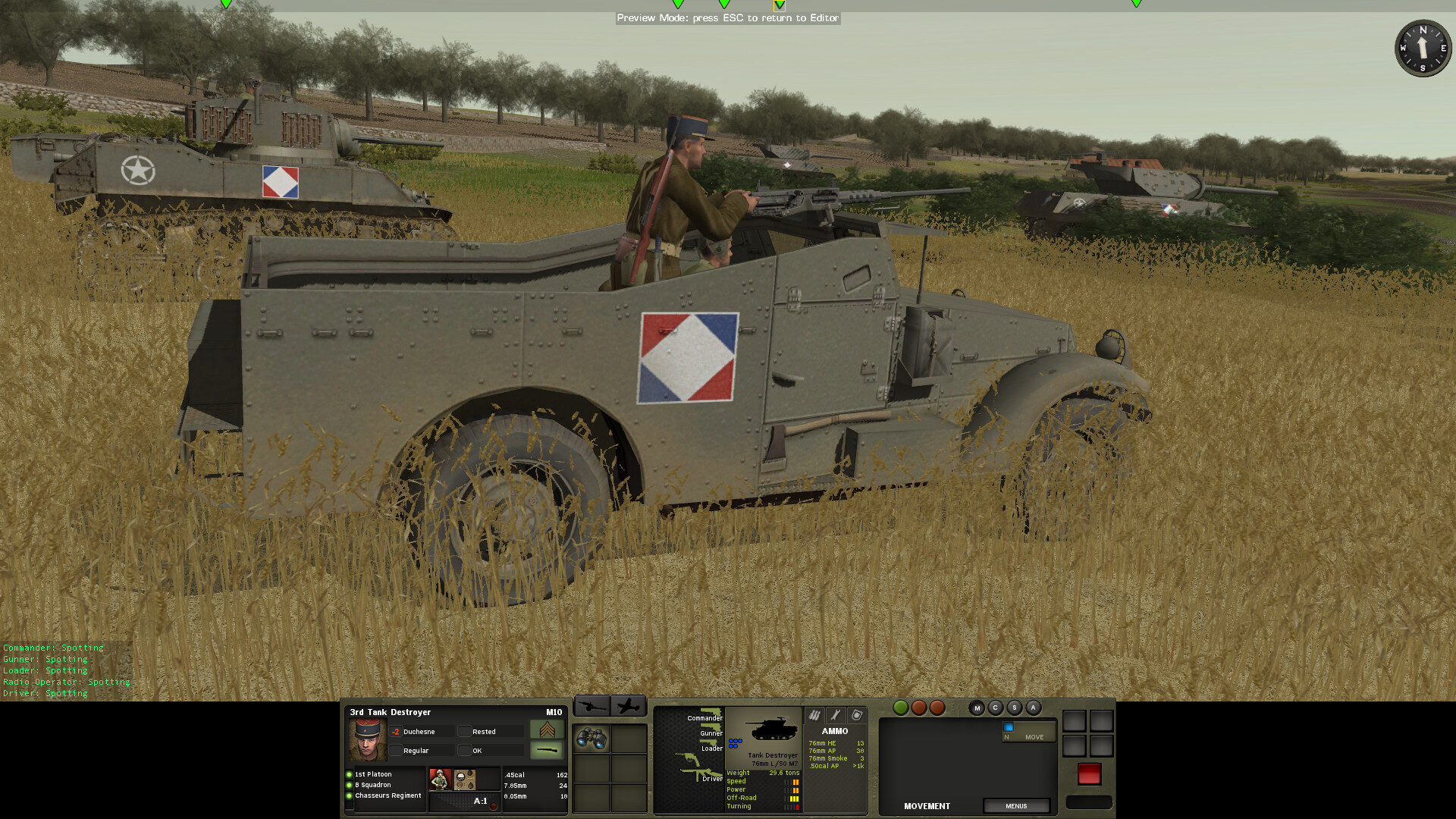Expand the 1st Platoon entry
This screenshot has height=819, width=1456.
372,773
